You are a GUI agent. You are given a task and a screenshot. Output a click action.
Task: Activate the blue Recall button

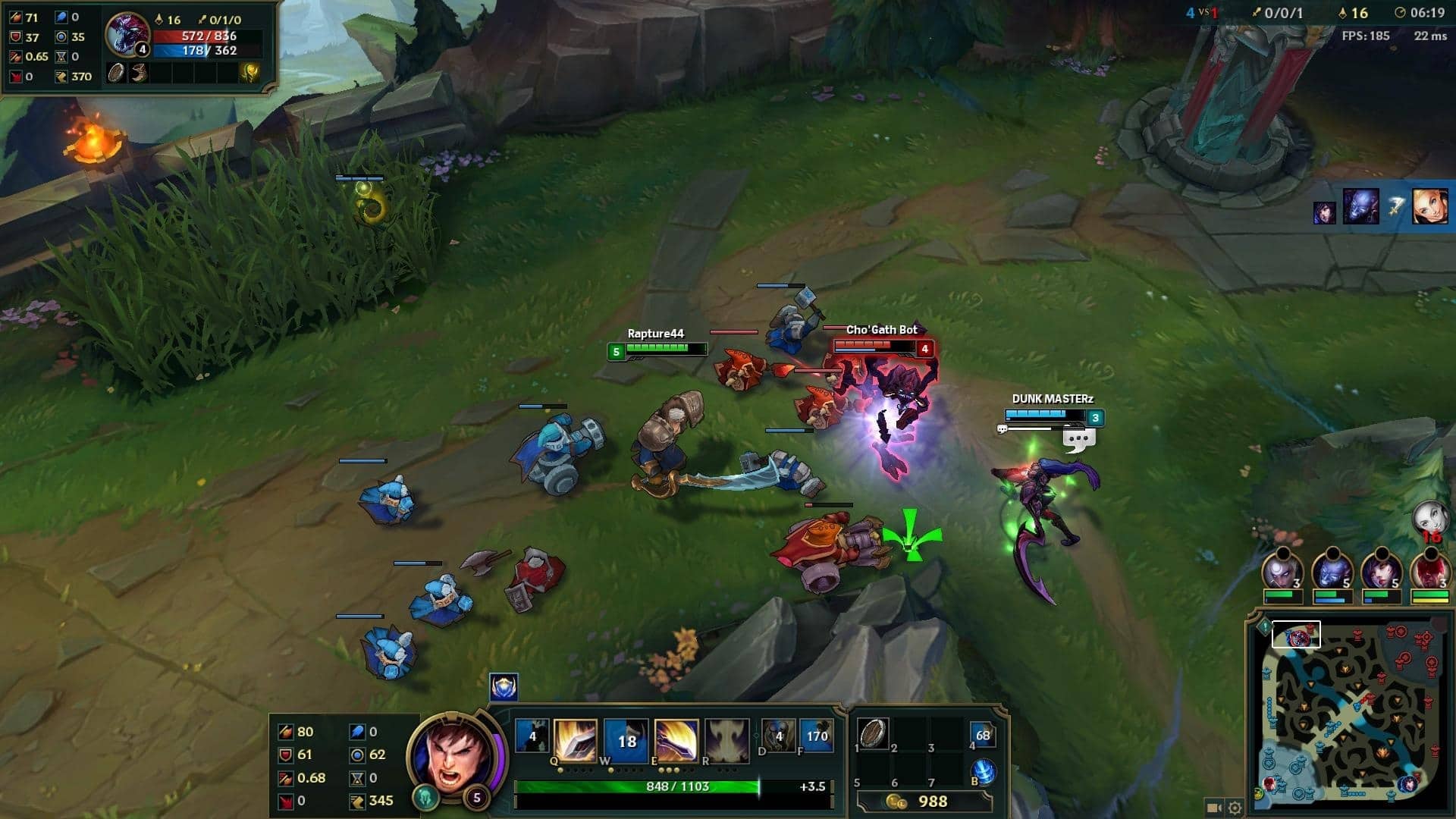point(984,771)
